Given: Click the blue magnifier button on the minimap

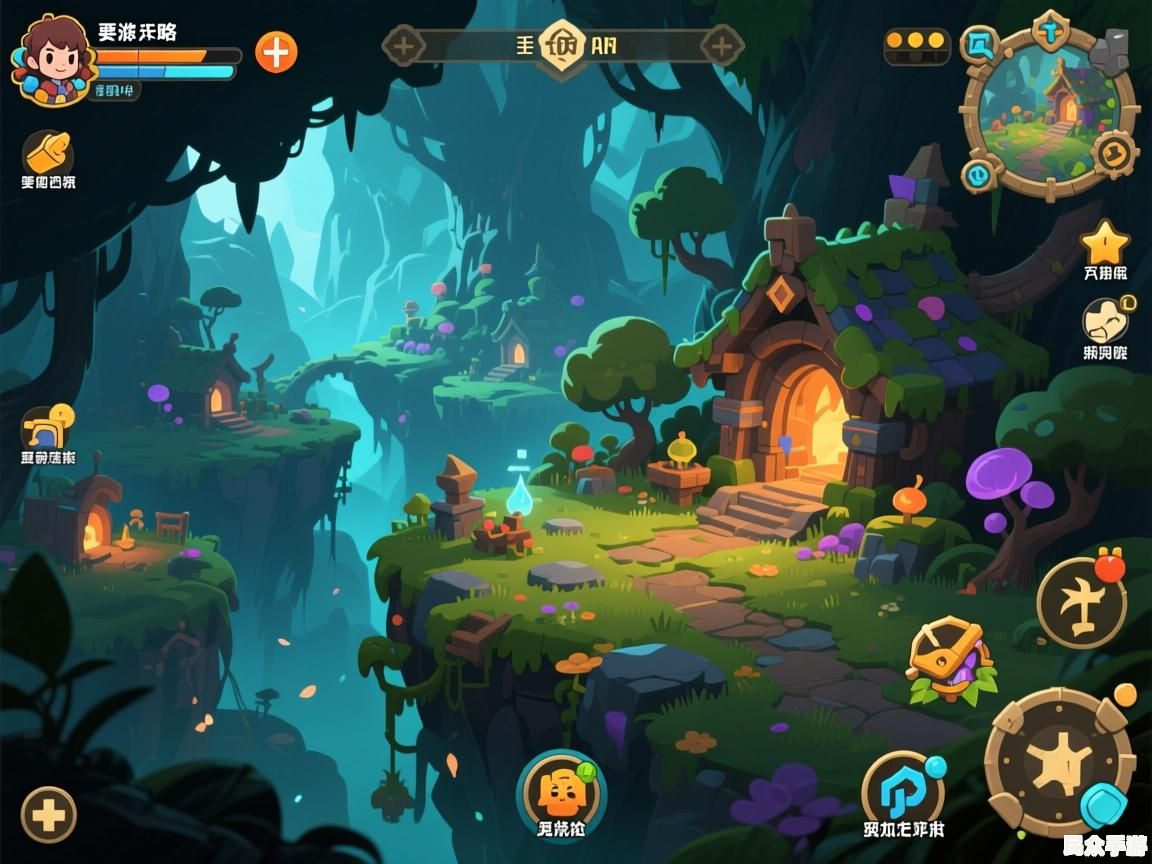Looking at the screenshot, I should [979, 44].
